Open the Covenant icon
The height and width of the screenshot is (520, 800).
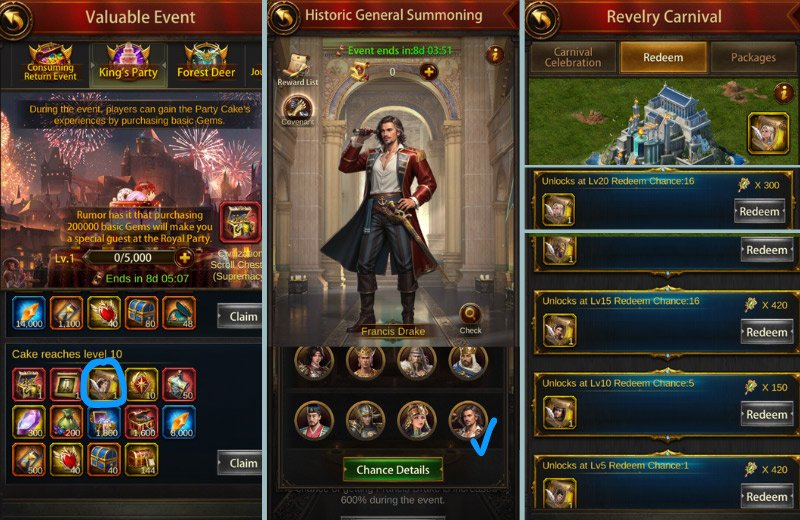(x=297, y=110)
